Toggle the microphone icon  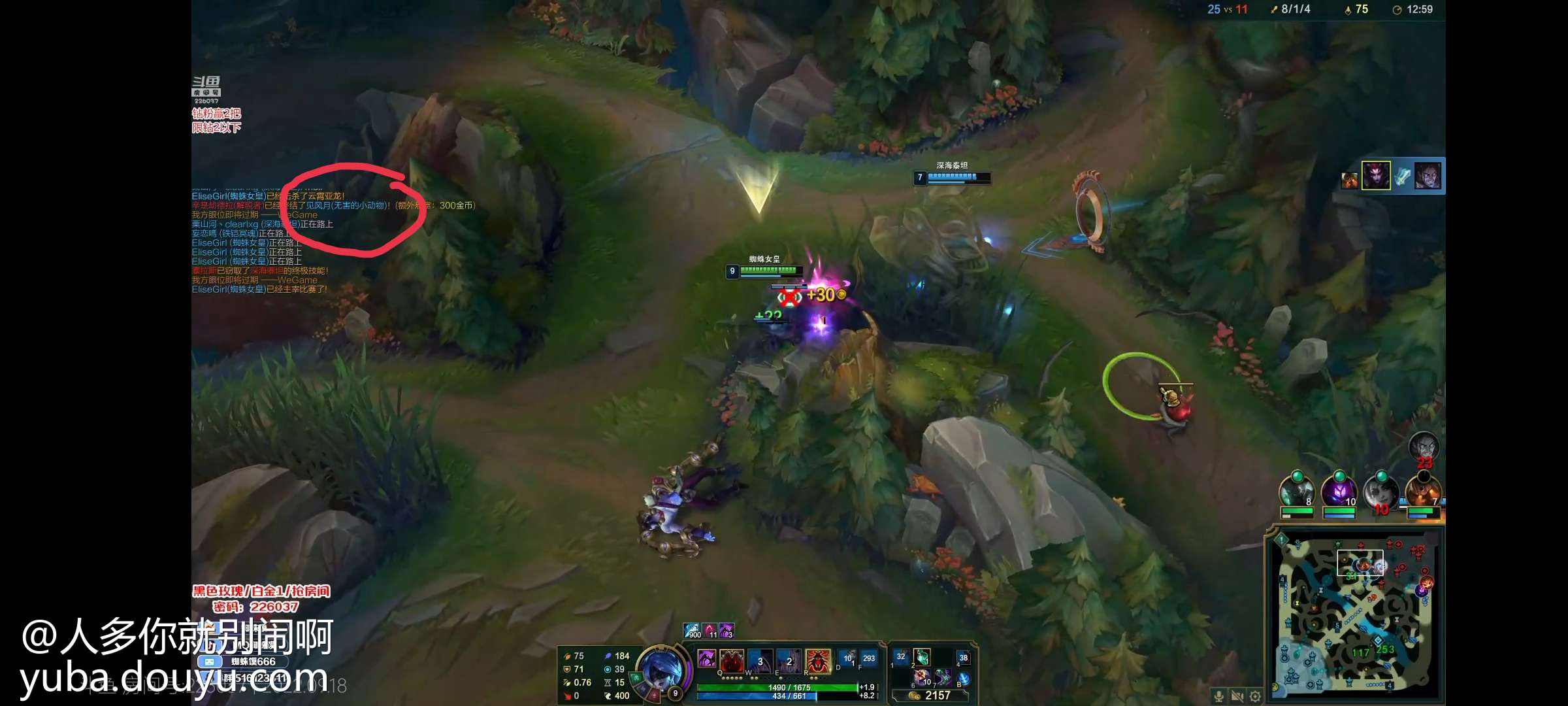pyautogui.click(x=1218, y=696)
